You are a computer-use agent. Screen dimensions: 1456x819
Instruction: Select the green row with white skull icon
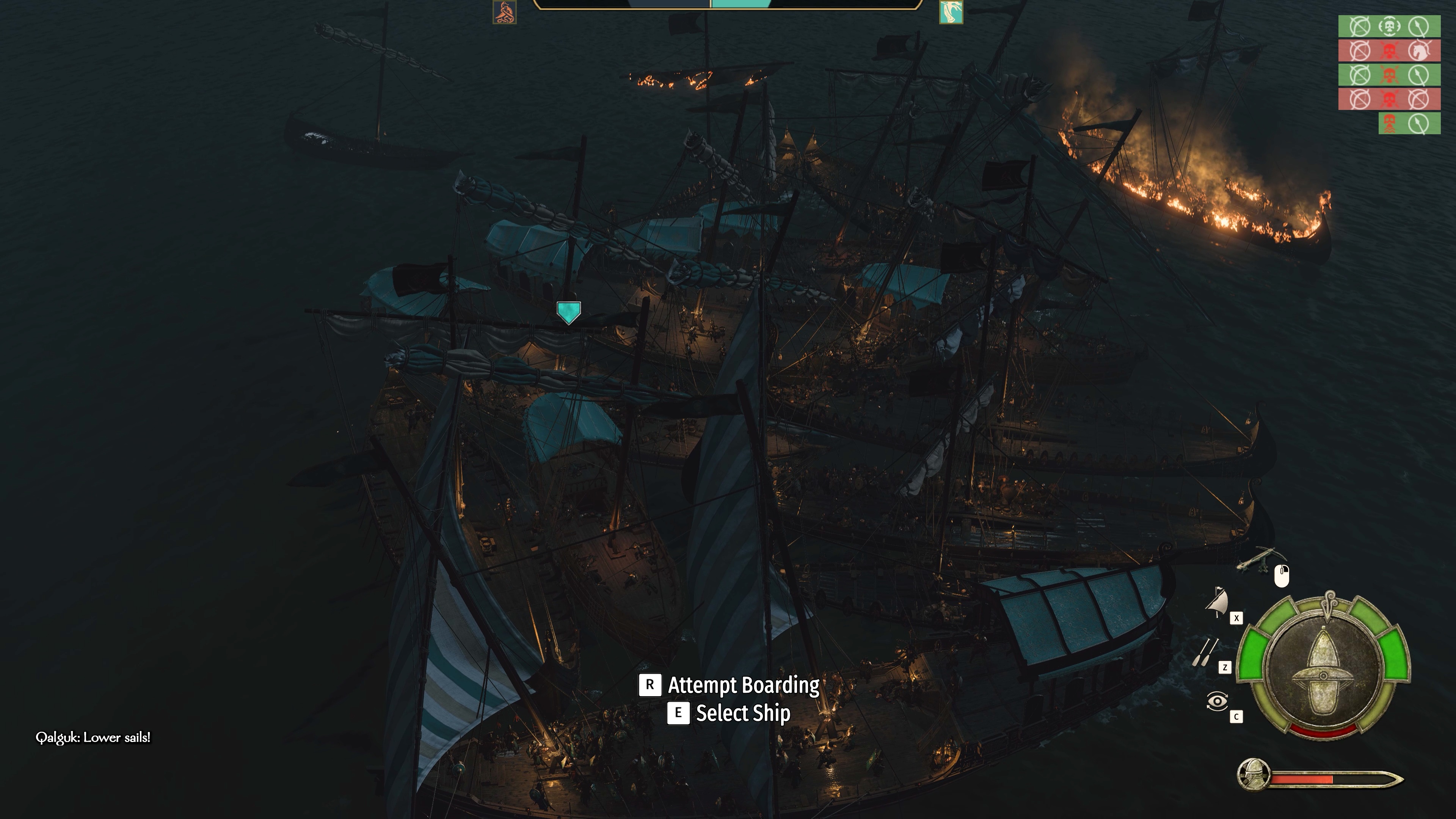pos(1389,26)
